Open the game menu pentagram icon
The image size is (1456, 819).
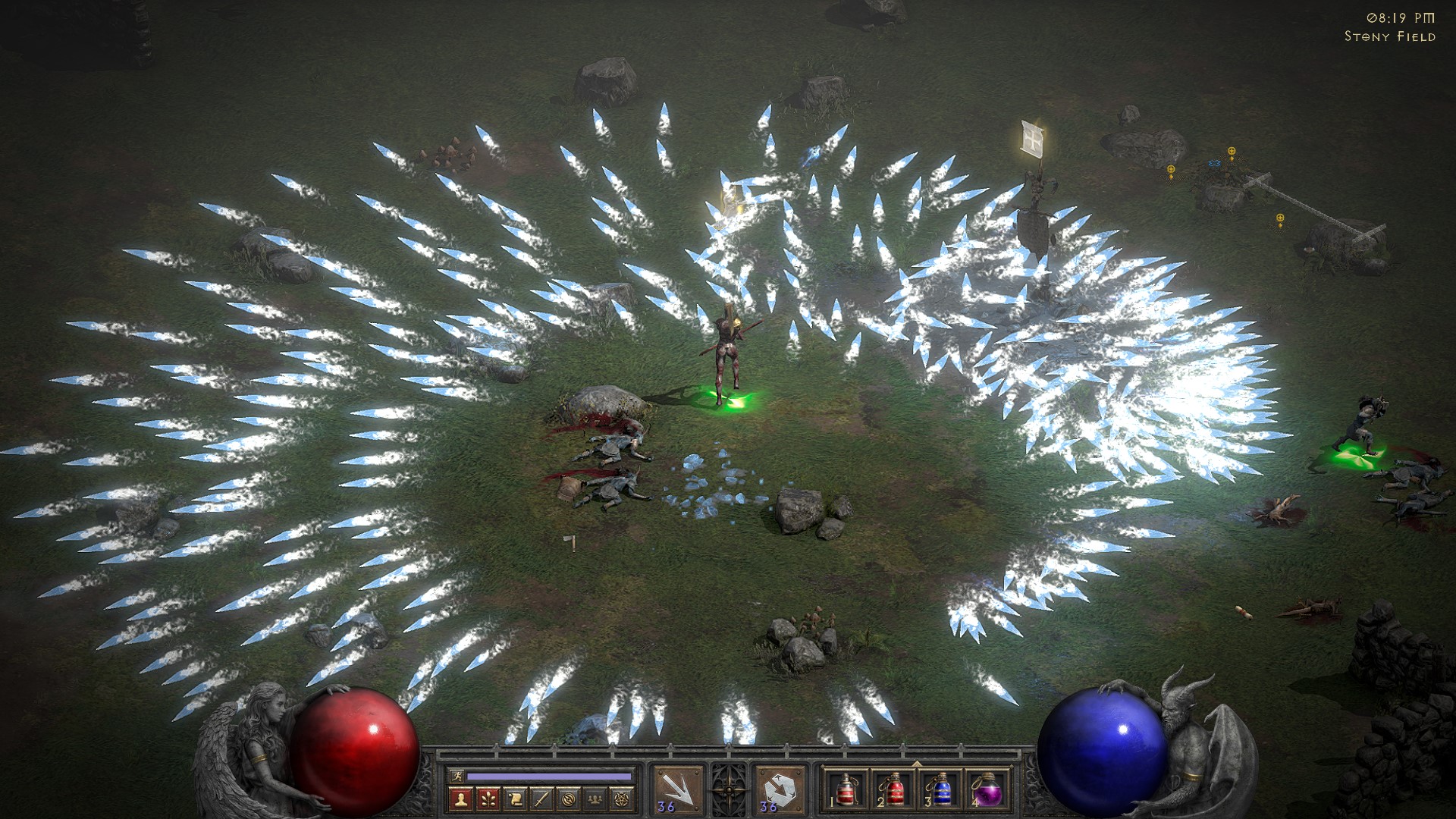point(622,799)
